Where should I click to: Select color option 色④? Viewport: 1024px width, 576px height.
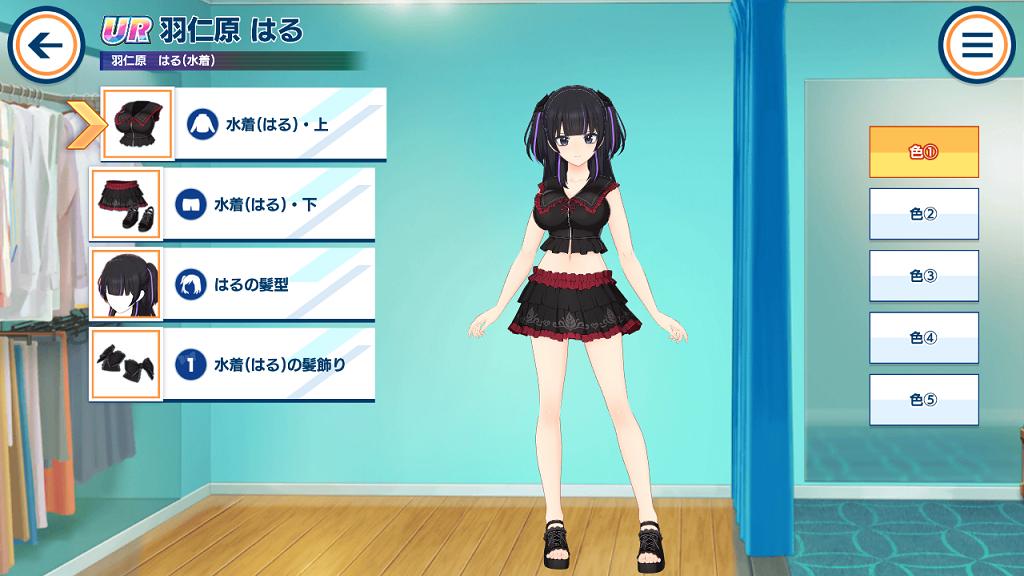(923, 338)
